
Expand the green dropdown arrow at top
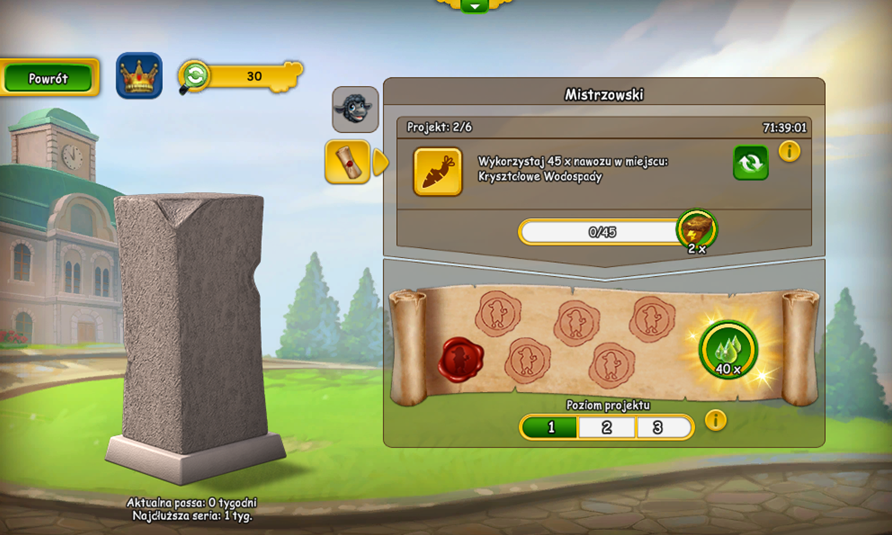click(474, 5)
